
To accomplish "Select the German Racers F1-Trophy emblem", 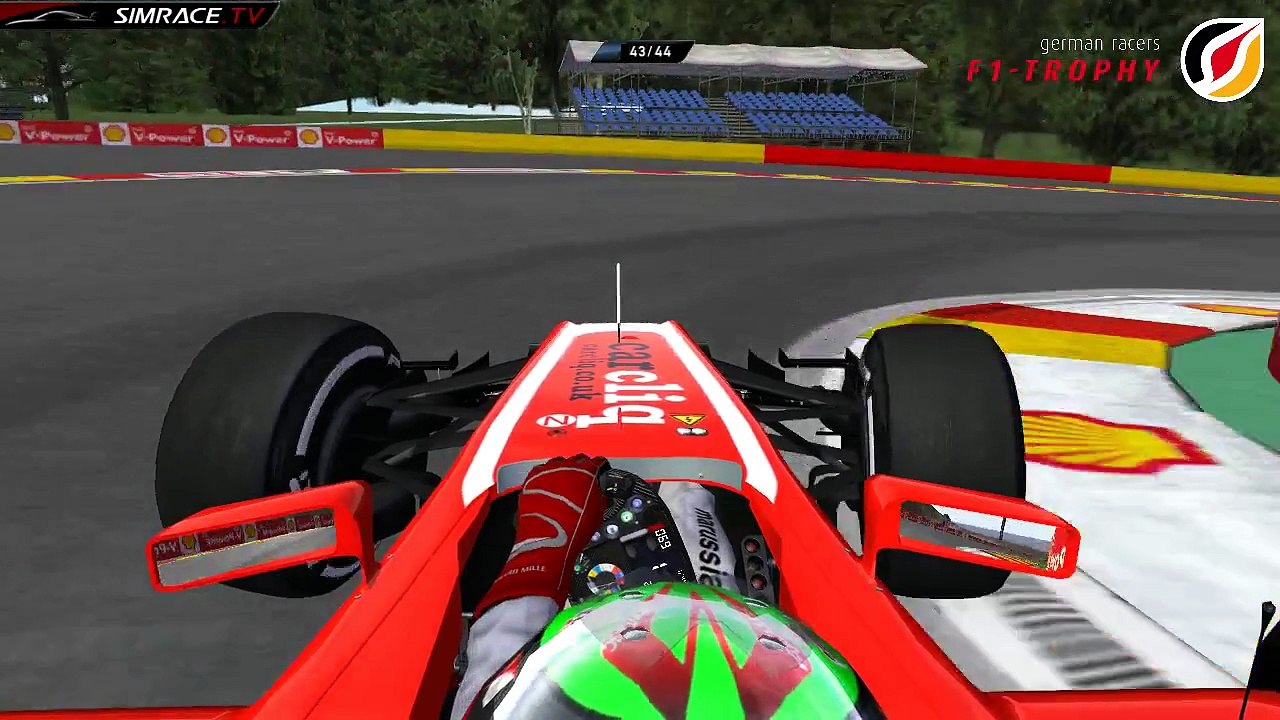I will click(1221, 59).
